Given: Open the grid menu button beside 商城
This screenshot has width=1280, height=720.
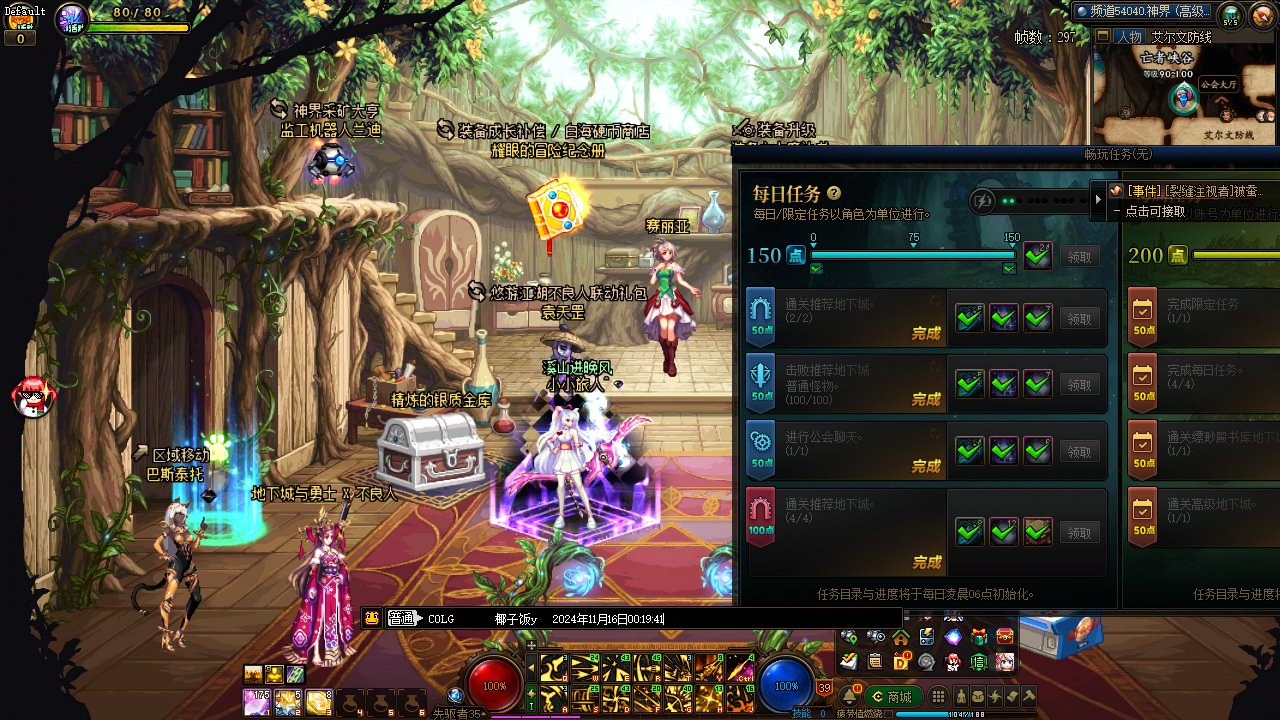Looking at the screenshot, I should coord(938,697).
